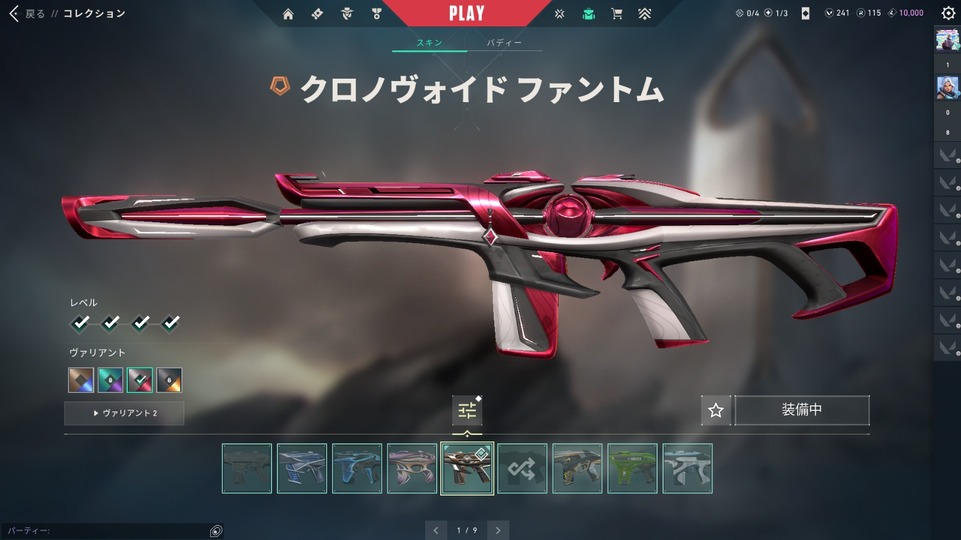Select the blue and brown variant swatch
The height and width of the screenshot is (540, 961).
(81, 380)
